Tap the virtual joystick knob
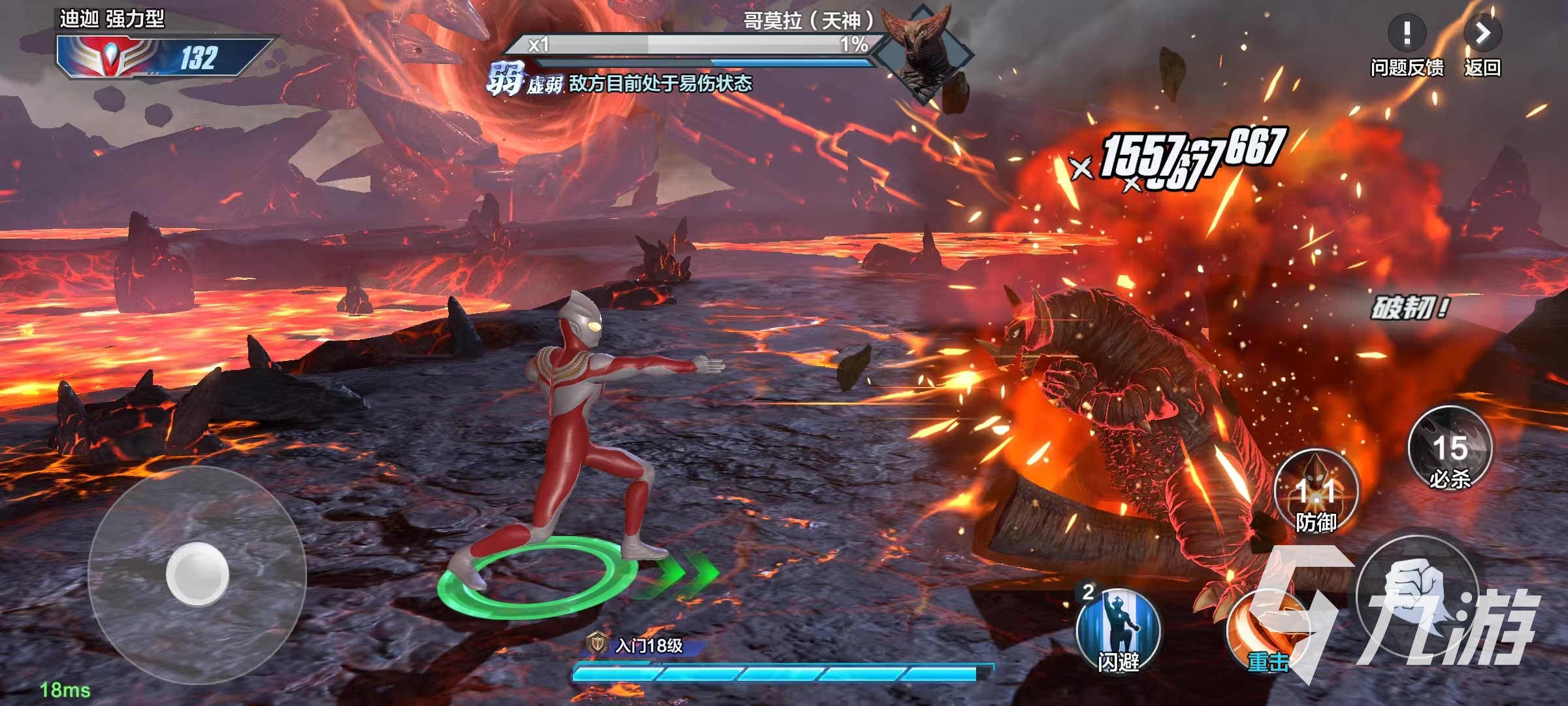Image resolution: width=1568 pixels, height=706 pixels. tap(197, 573)
